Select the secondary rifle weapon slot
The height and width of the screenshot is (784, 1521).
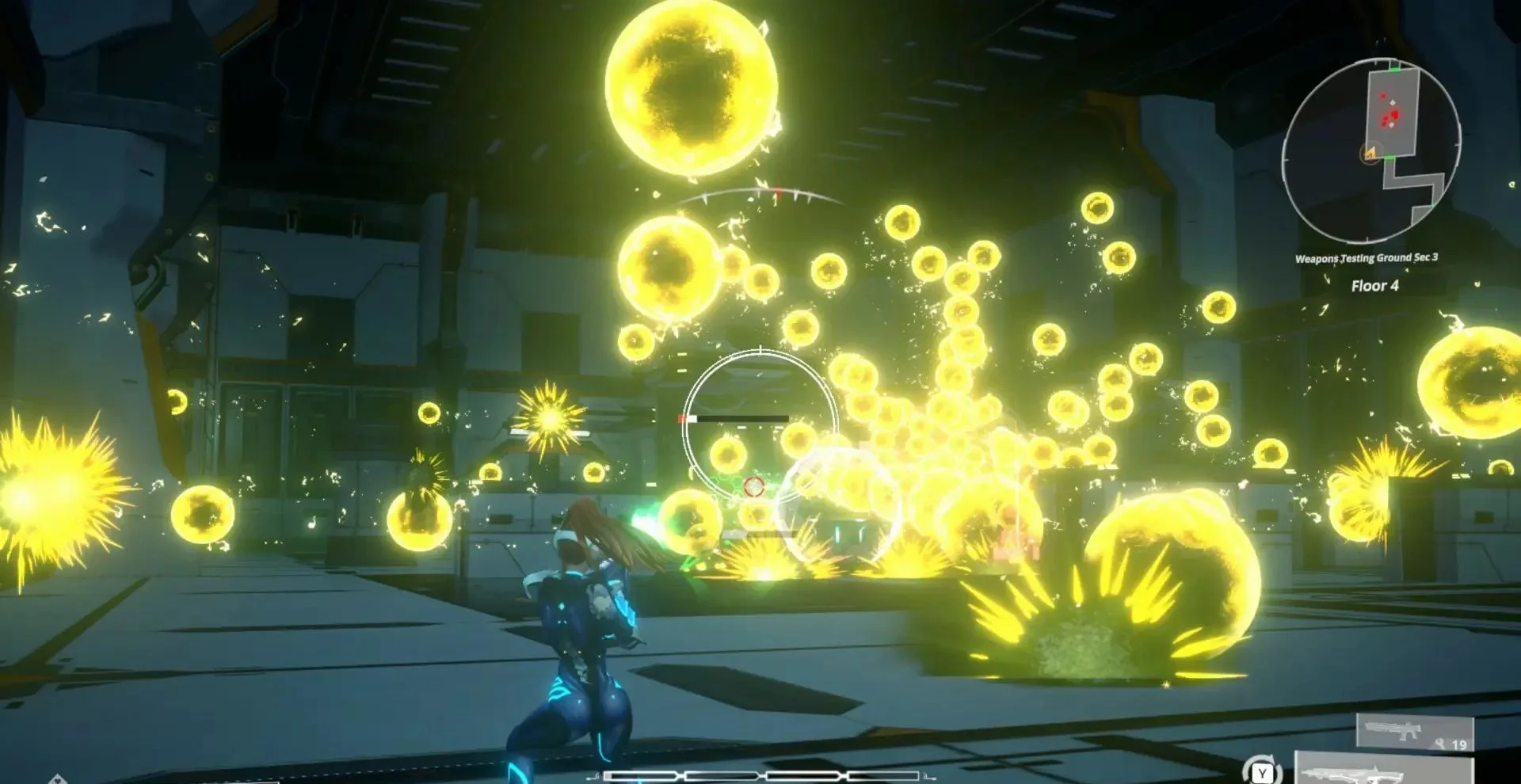(x=1415, y=732)
